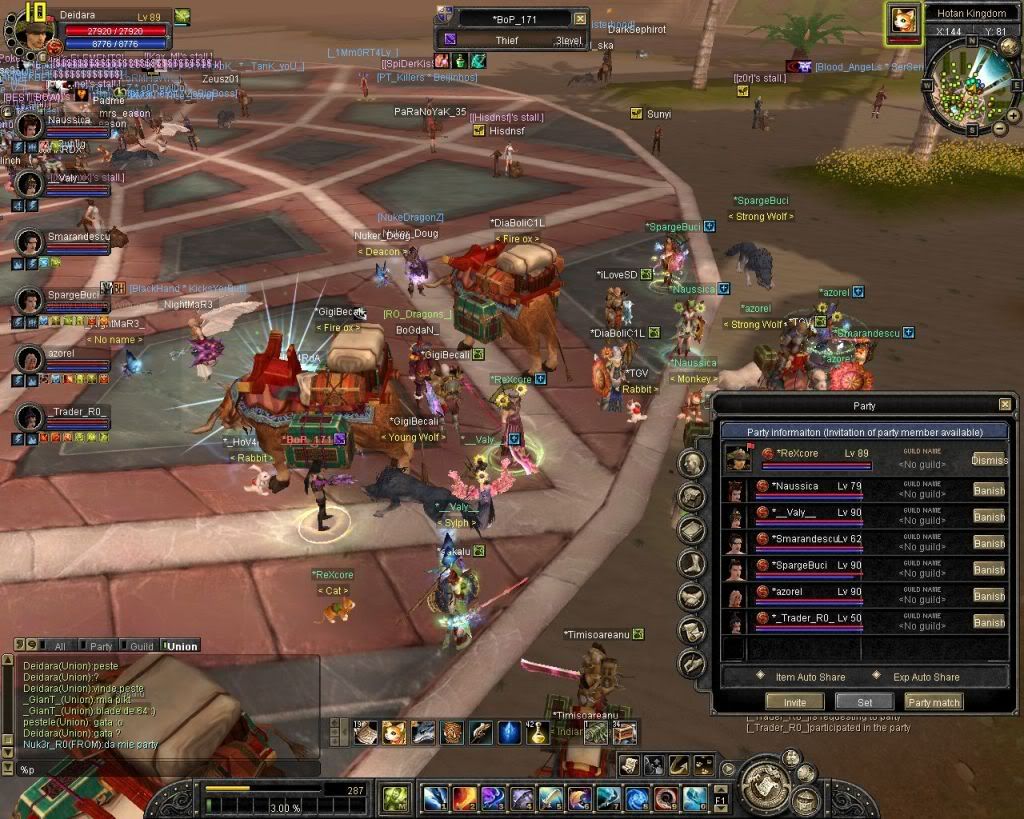Close the Party window
Screen dimensions: 1024x819
(1004, 405)
